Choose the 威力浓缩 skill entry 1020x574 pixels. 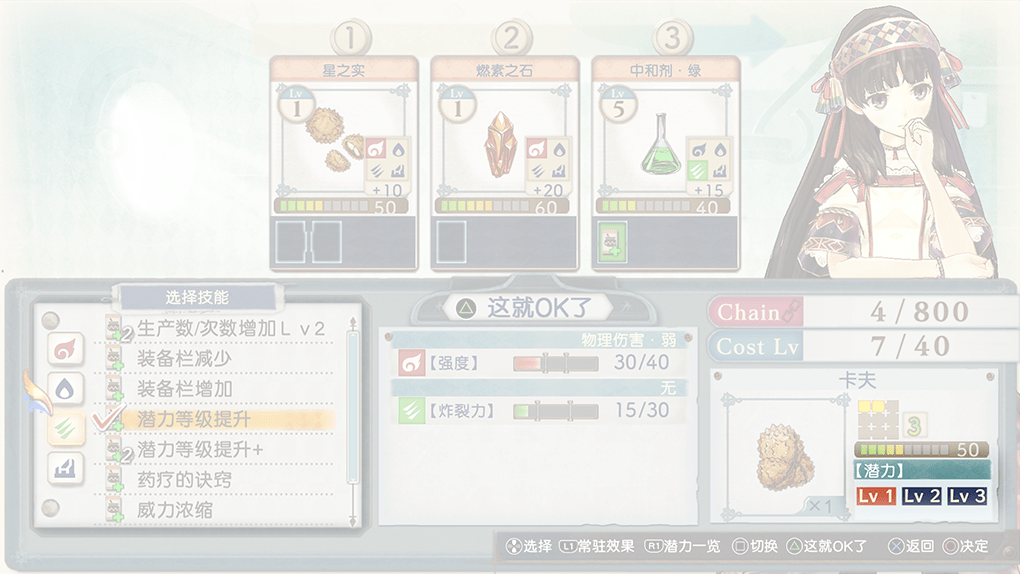coord(175,510)
